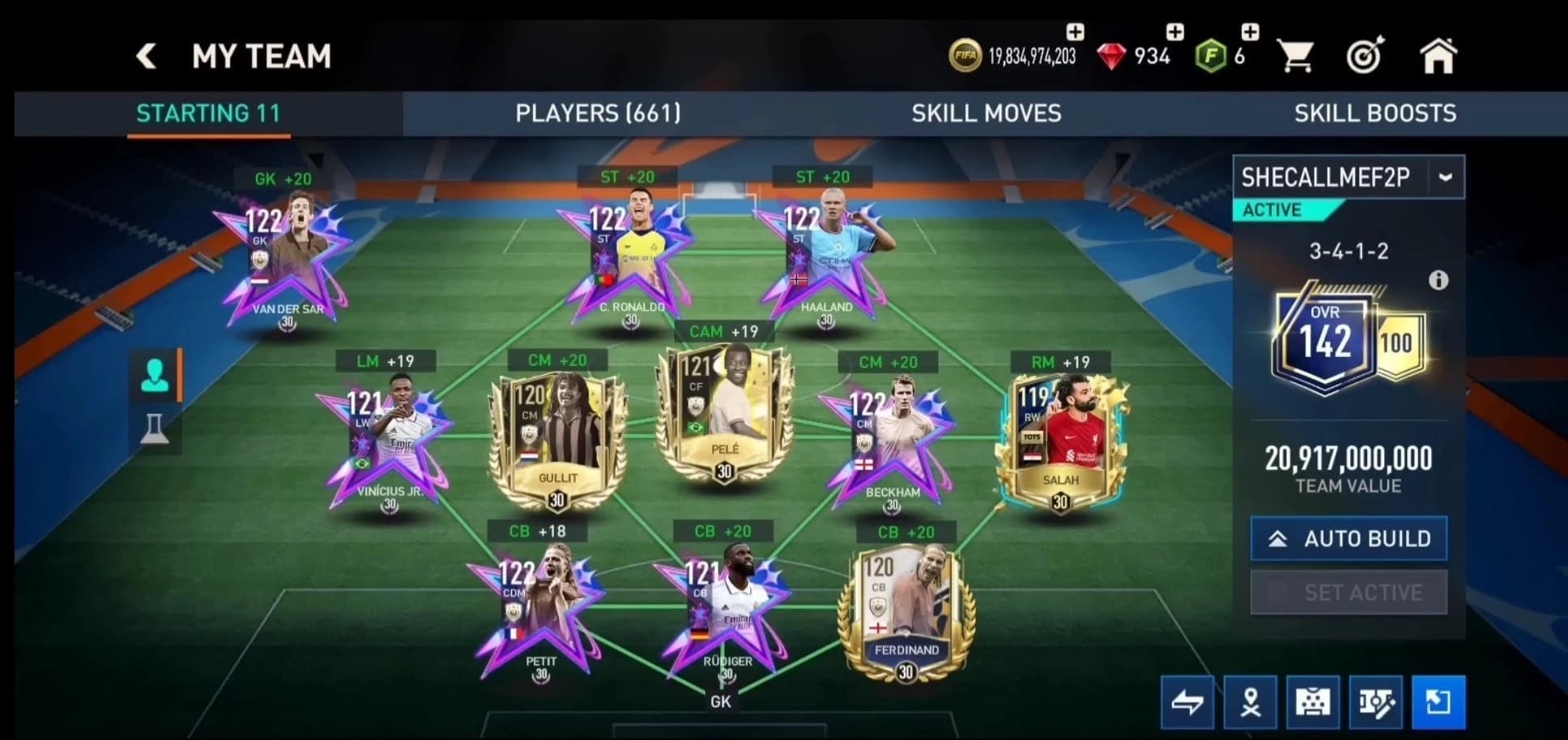
Task: Go back using the arrow button
Action: [147, 56]
